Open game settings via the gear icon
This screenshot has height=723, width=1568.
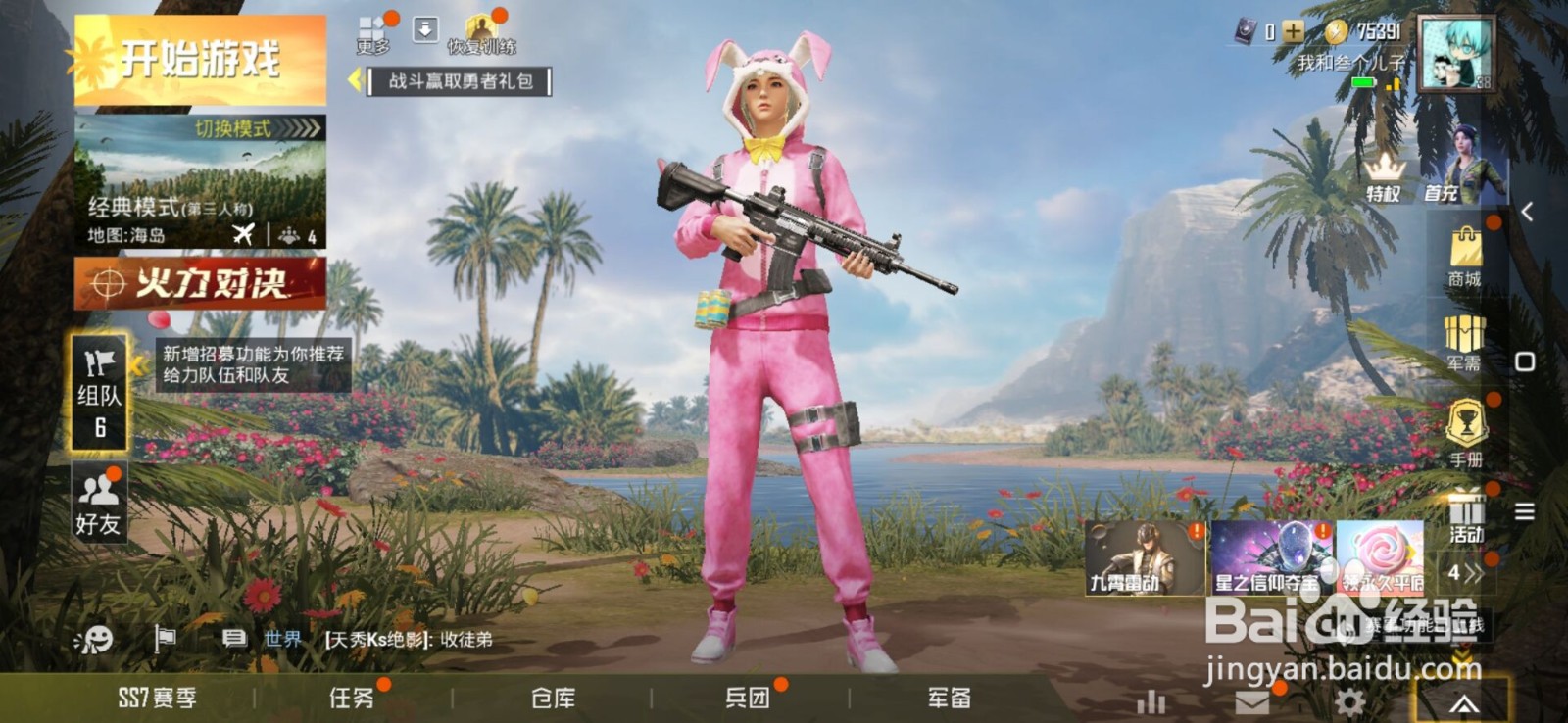click(x=1350, y=701)
